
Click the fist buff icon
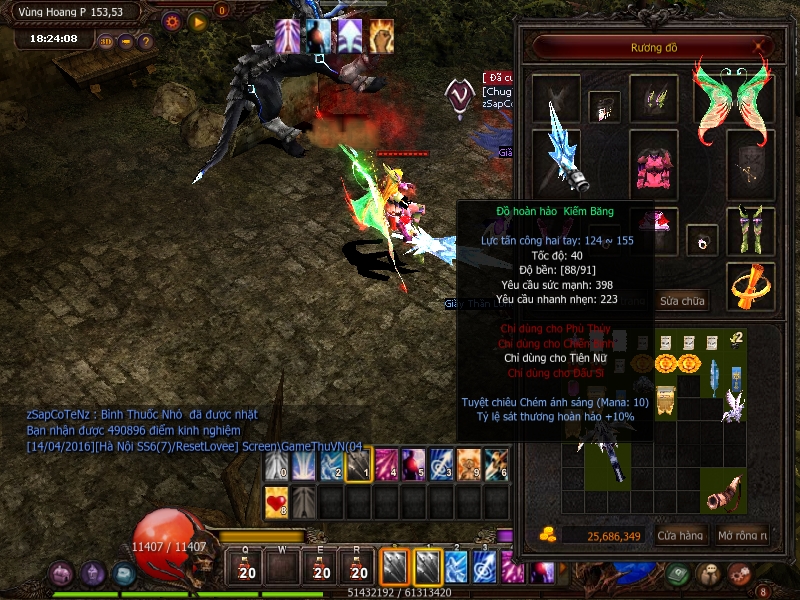coord(381,36)
